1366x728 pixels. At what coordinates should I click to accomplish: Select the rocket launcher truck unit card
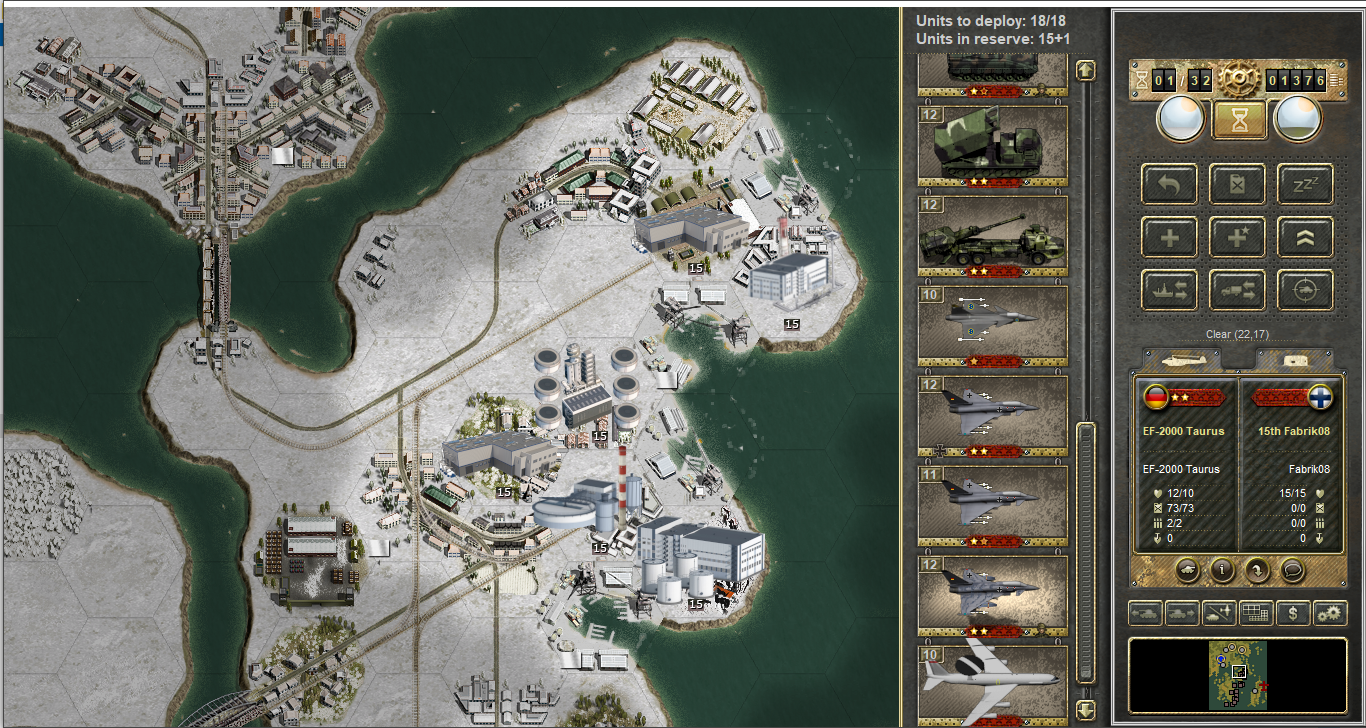point(992,145)
